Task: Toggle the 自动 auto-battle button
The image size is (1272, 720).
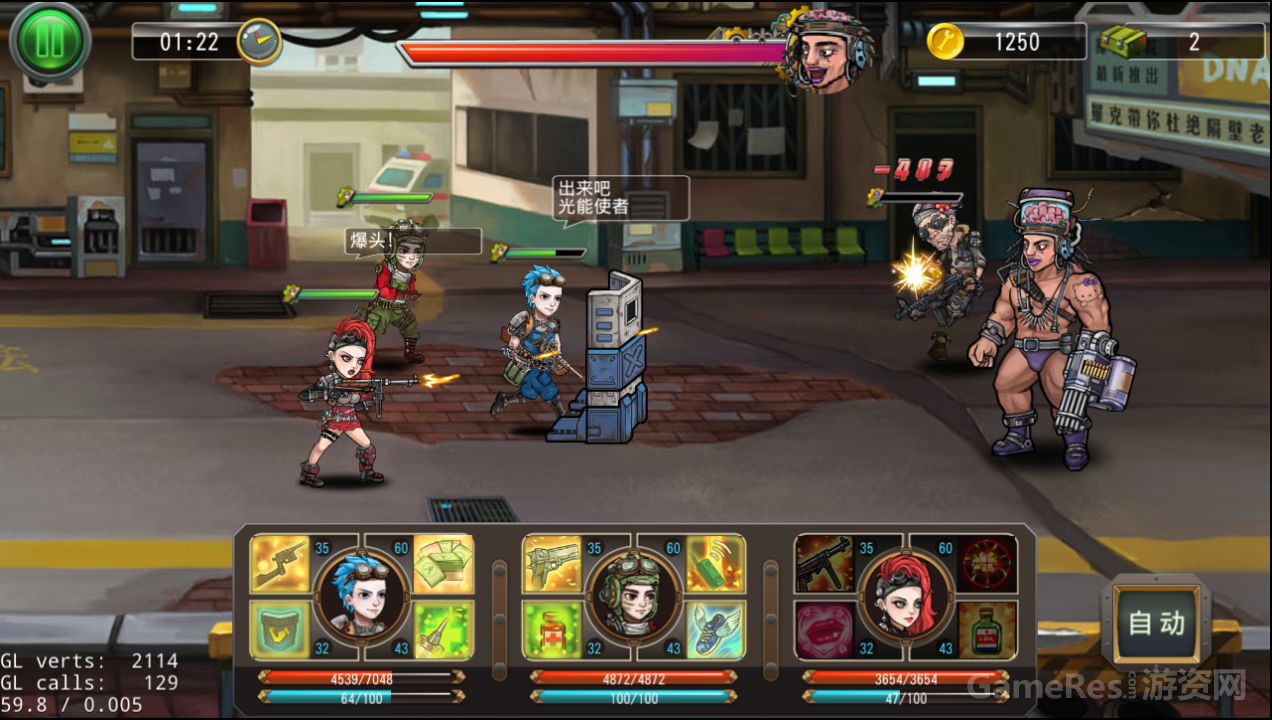Action: 1156,623
